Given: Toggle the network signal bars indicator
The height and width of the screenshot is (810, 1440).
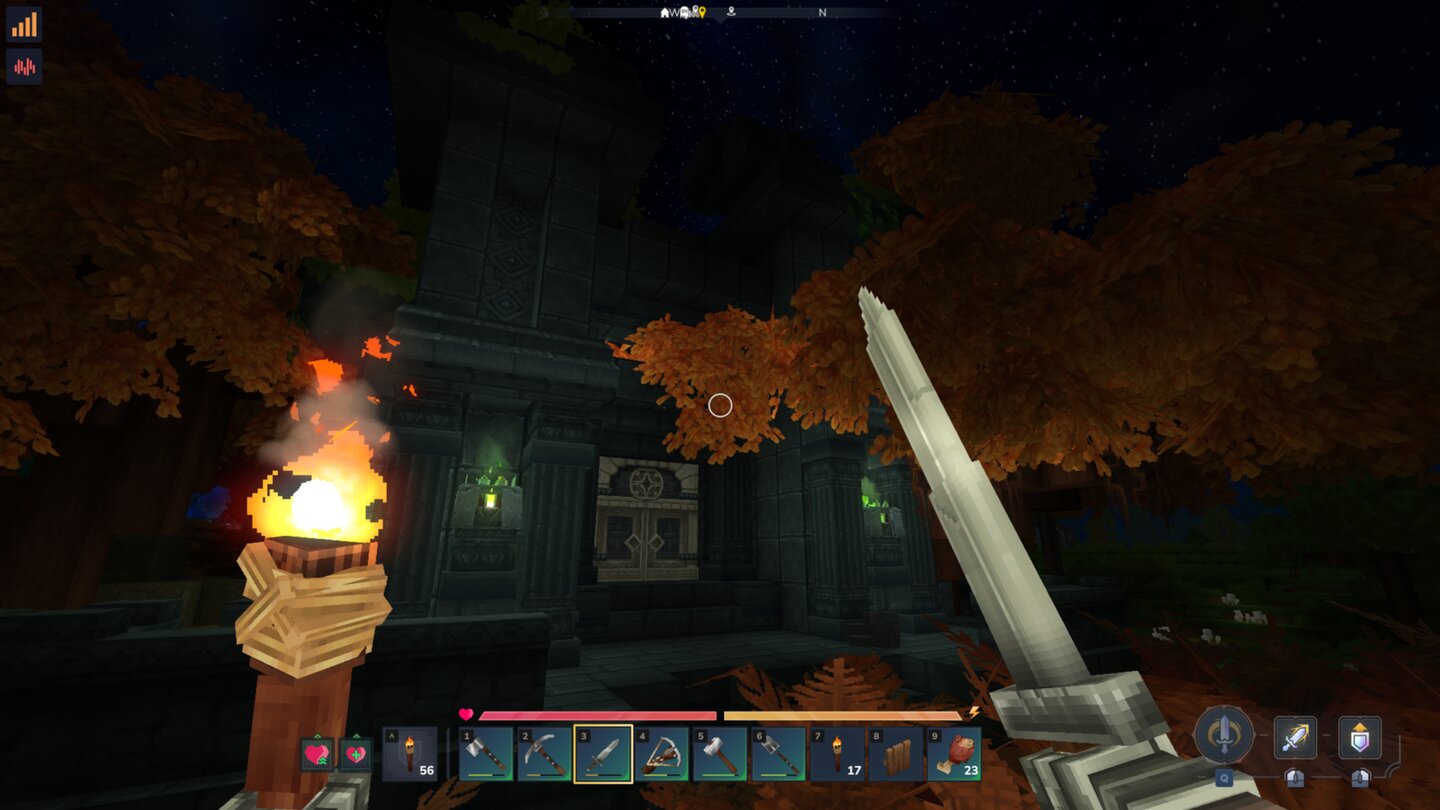Looking at the screenshot, I should point(25,25).
